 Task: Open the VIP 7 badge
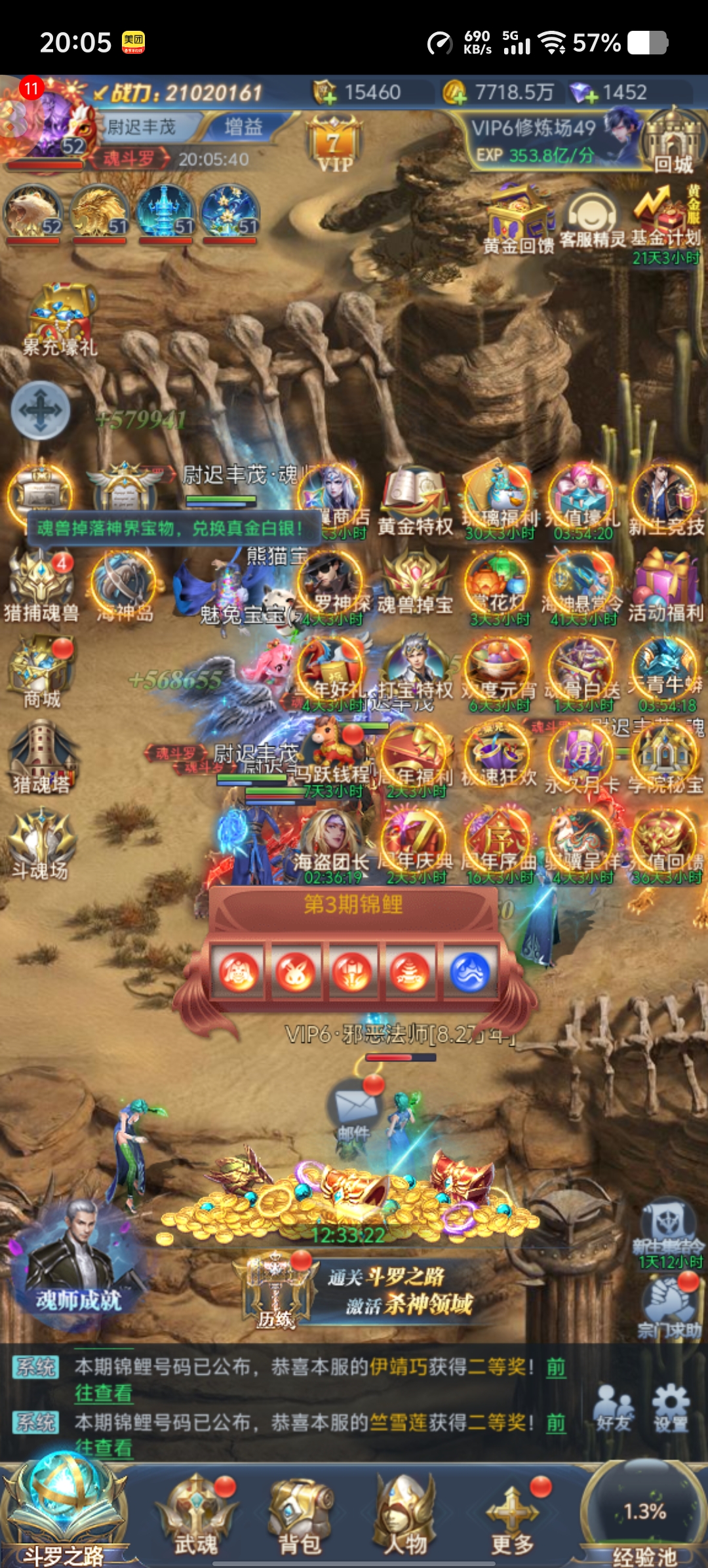334,145
